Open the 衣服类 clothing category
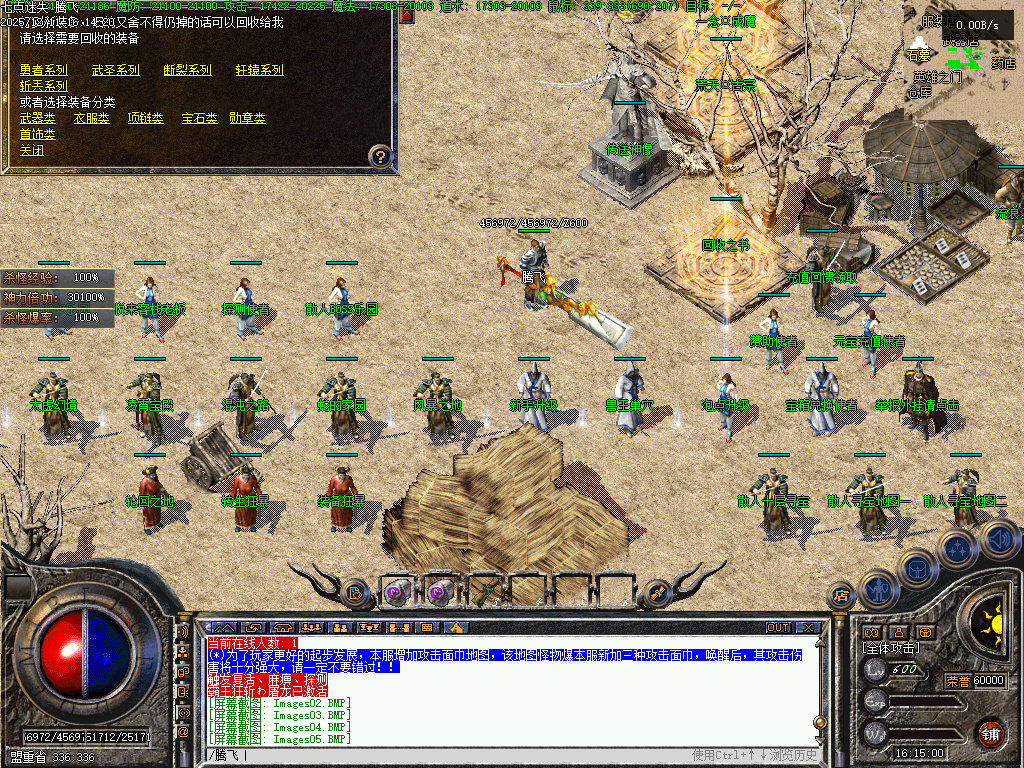1024x768 pixels. (92, 118)
